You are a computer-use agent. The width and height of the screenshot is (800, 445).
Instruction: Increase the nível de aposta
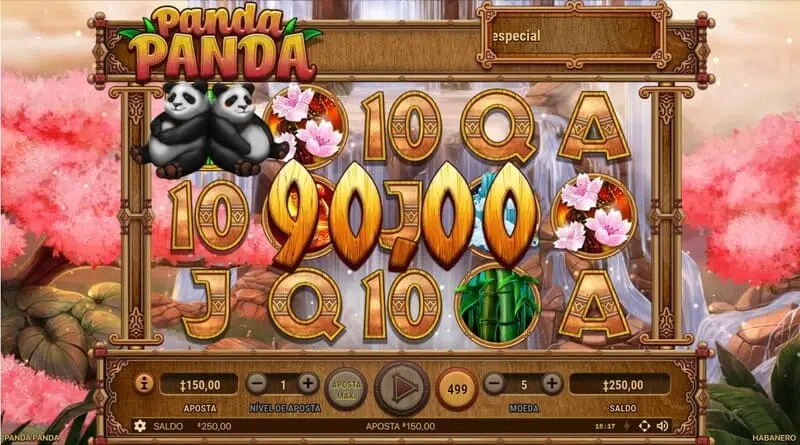(308, 383)
